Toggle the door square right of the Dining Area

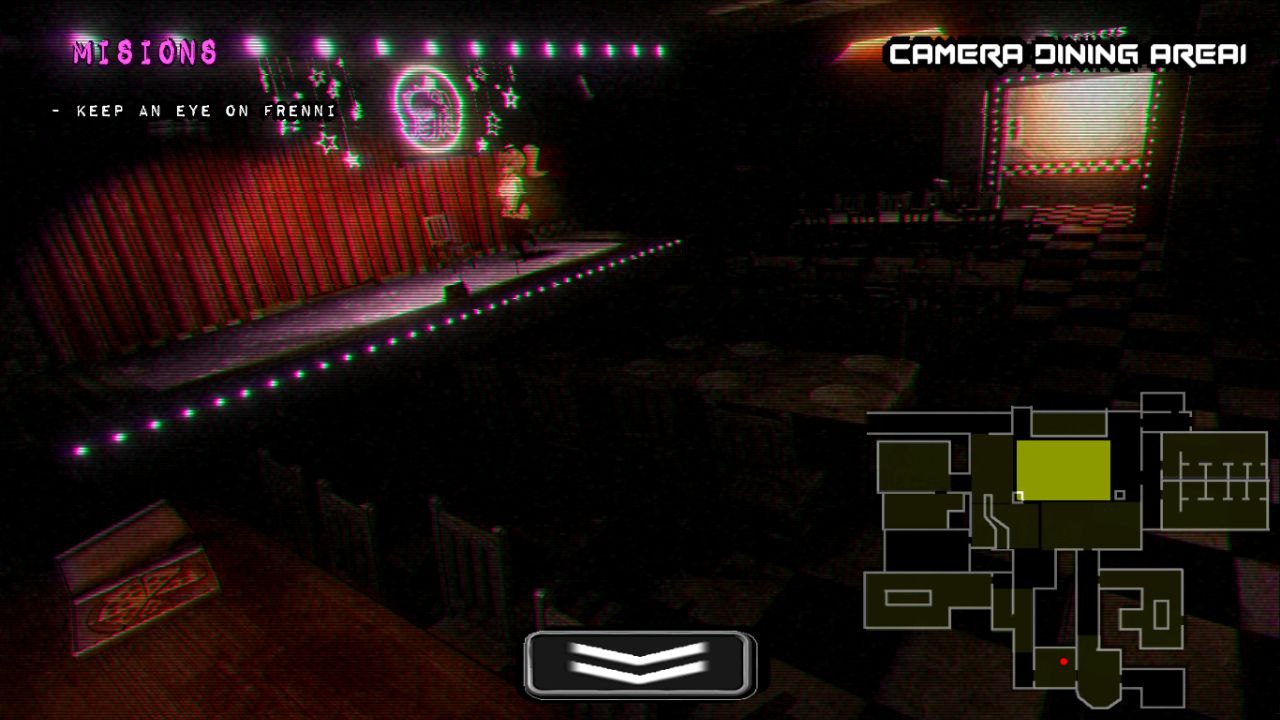(x=1118, y=493)
